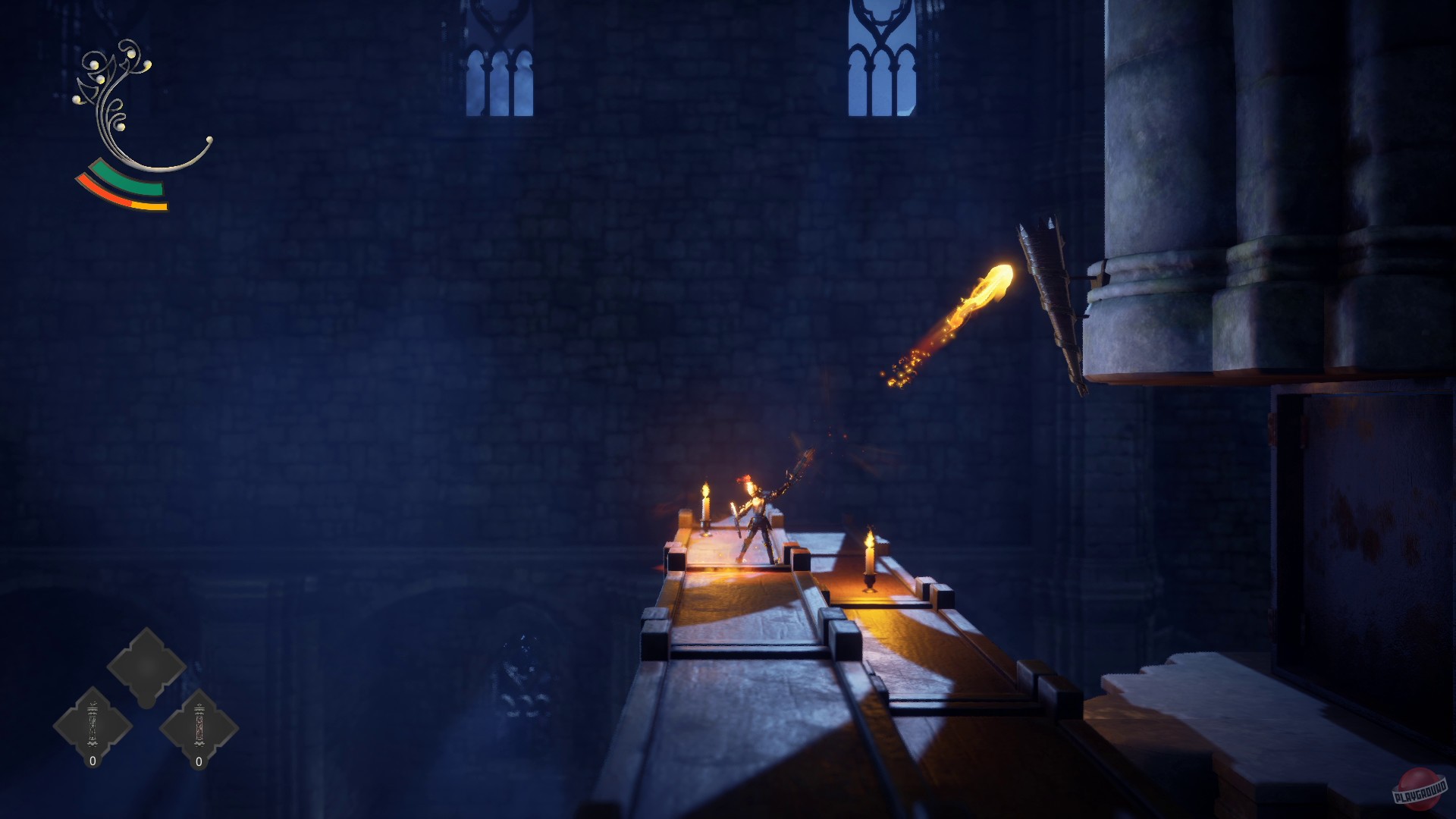Click the zero counter under the right slot

coord(199,761)
